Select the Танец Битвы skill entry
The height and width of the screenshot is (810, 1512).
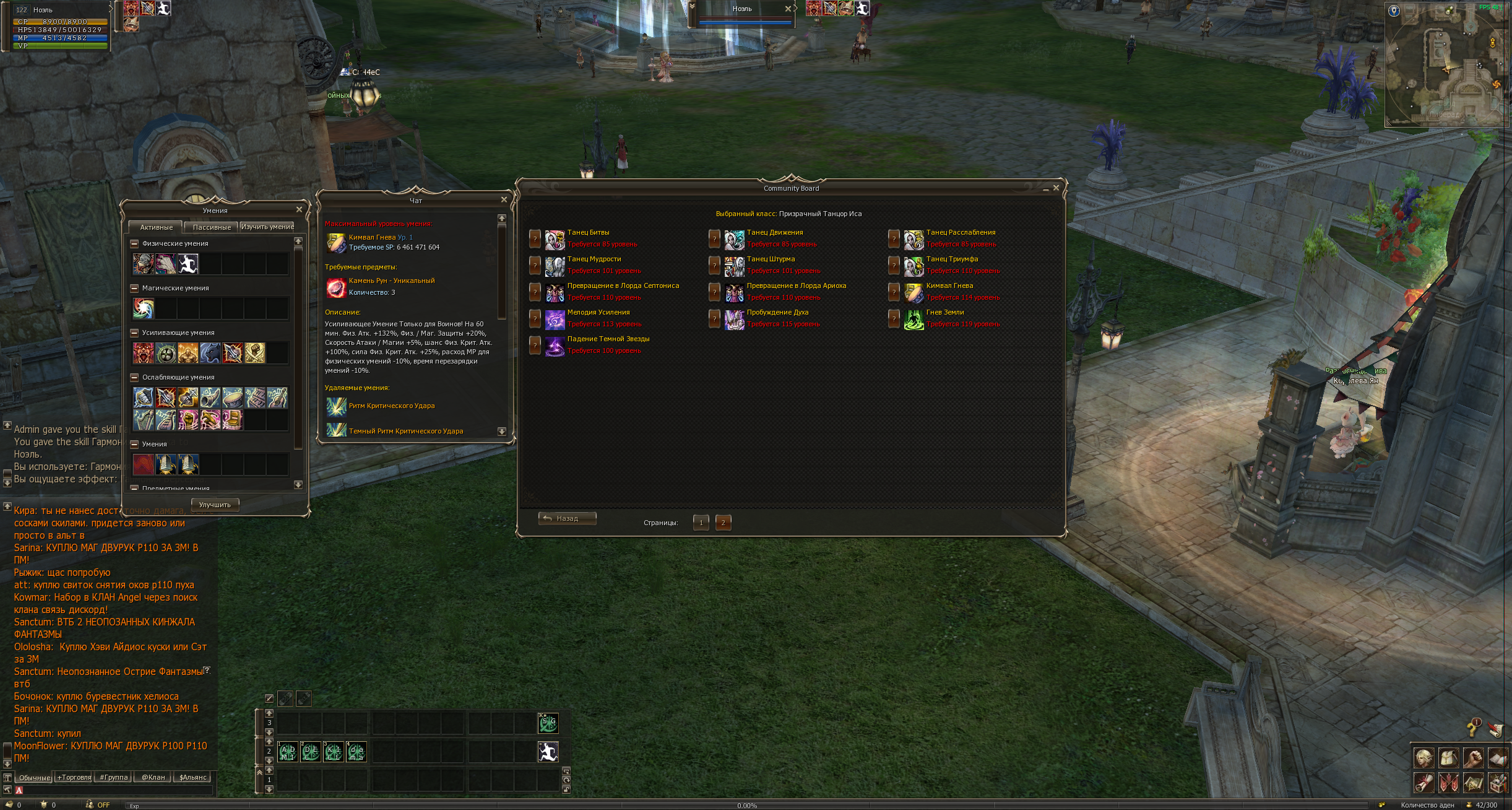coord(588,233)
